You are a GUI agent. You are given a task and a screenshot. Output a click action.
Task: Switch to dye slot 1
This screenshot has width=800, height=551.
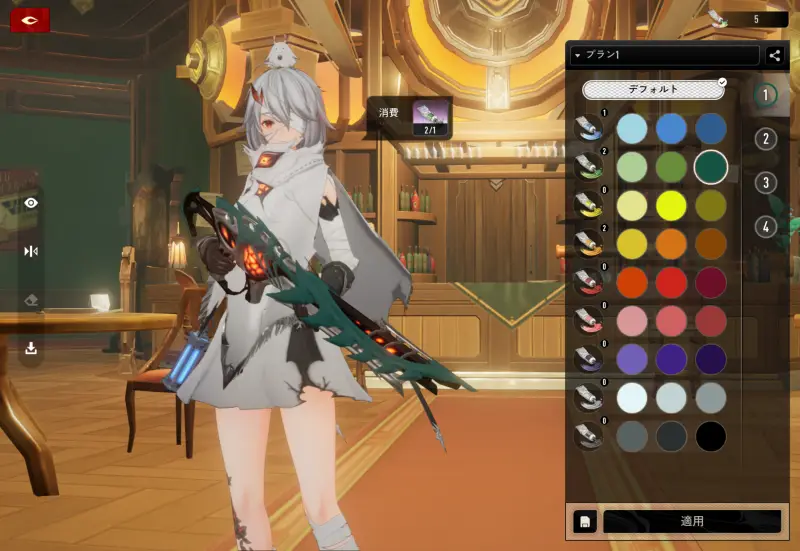click(x=766, y=96)
